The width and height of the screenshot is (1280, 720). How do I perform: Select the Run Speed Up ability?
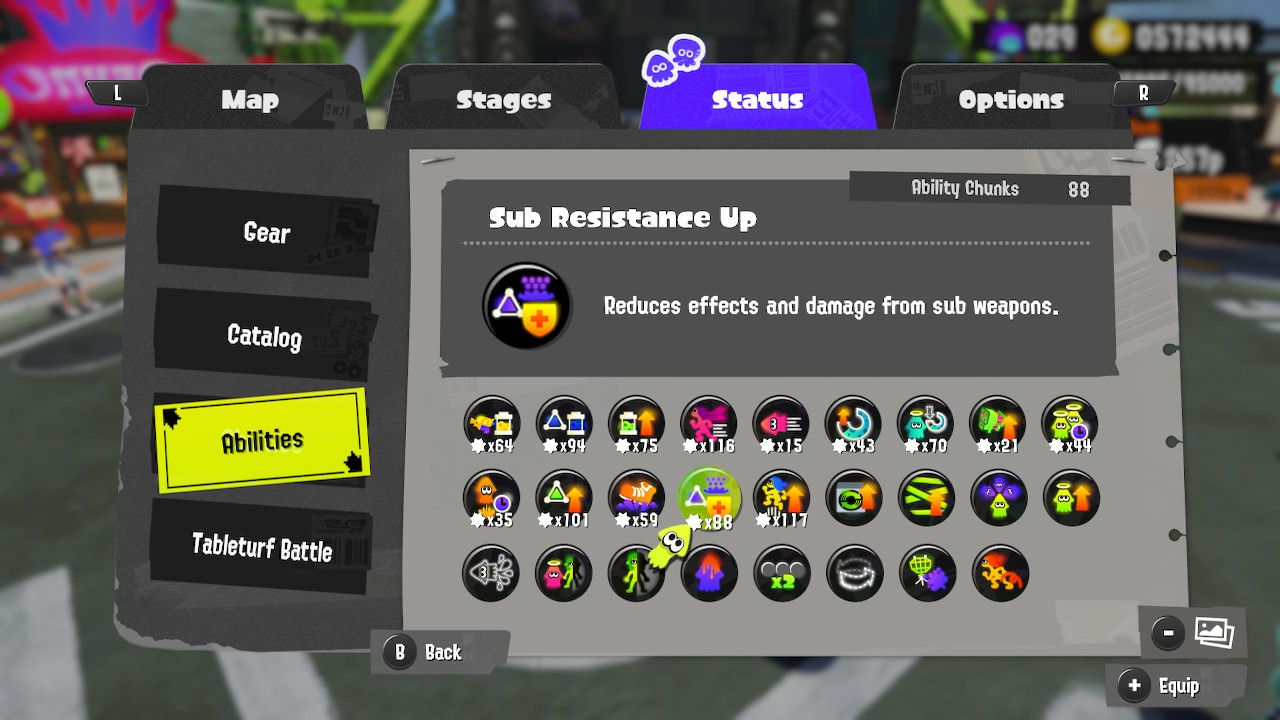(x=709, y=424)
